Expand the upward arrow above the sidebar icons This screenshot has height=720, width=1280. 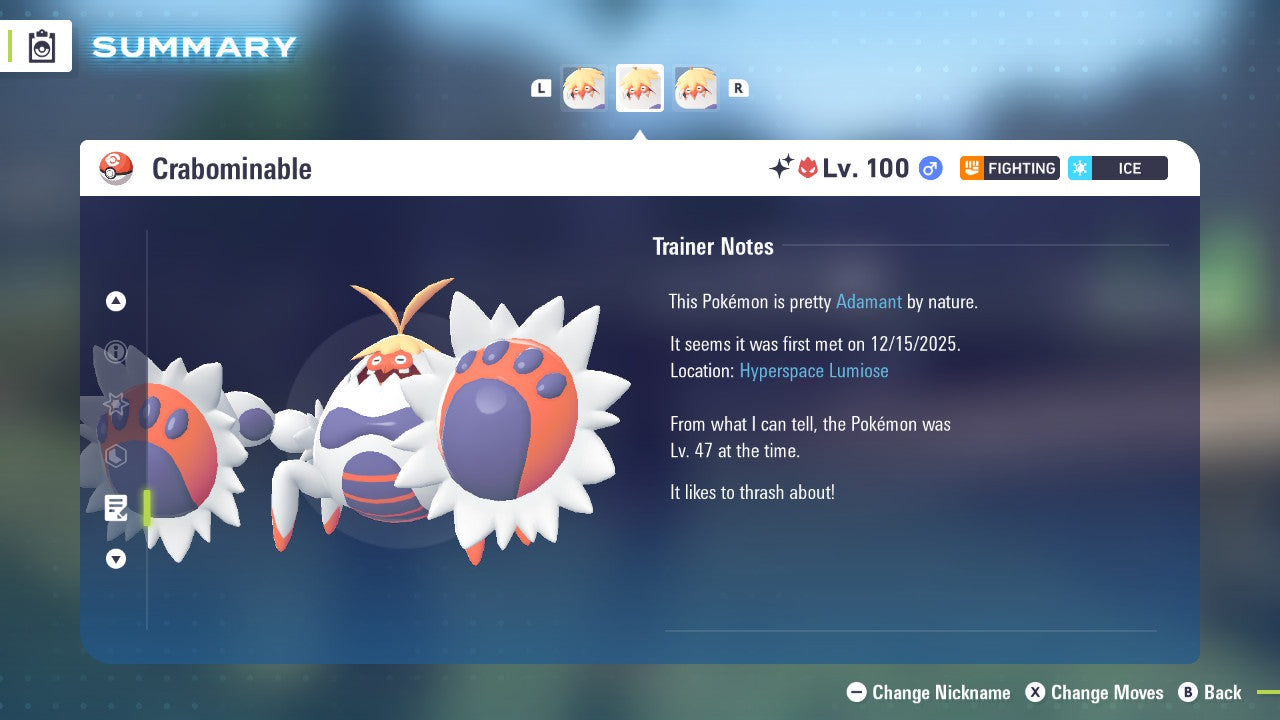point(115,301)
